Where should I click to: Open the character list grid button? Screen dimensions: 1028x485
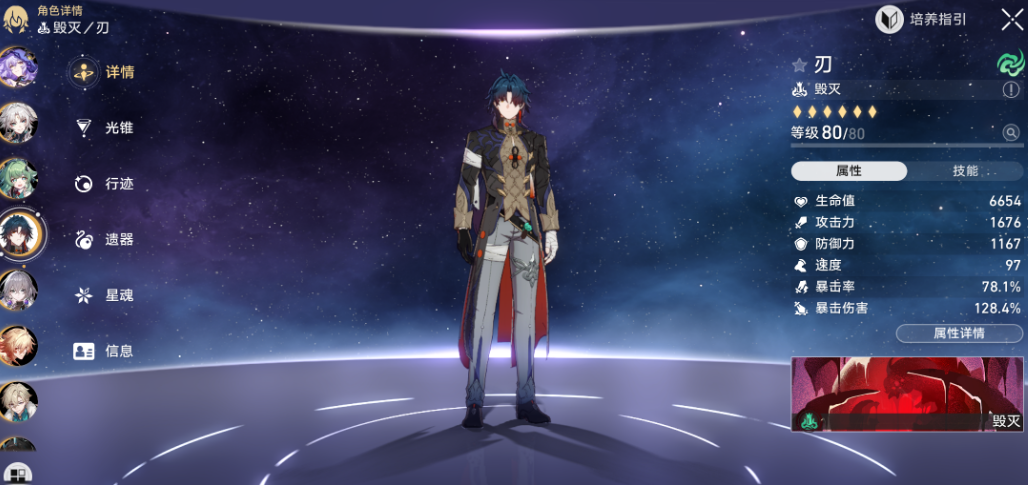coord(17,473)
